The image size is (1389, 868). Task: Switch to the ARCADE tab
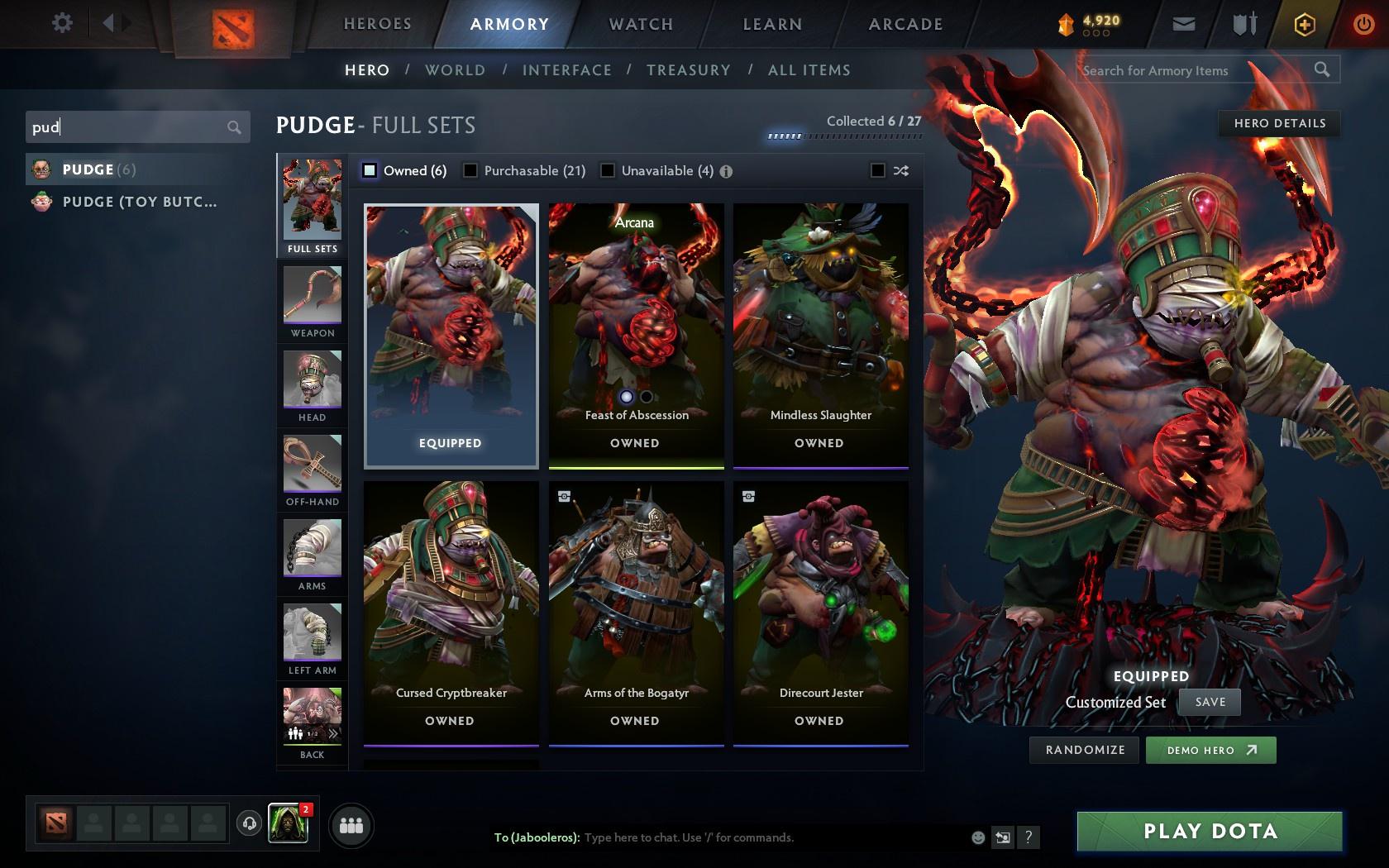coord(905,24)
